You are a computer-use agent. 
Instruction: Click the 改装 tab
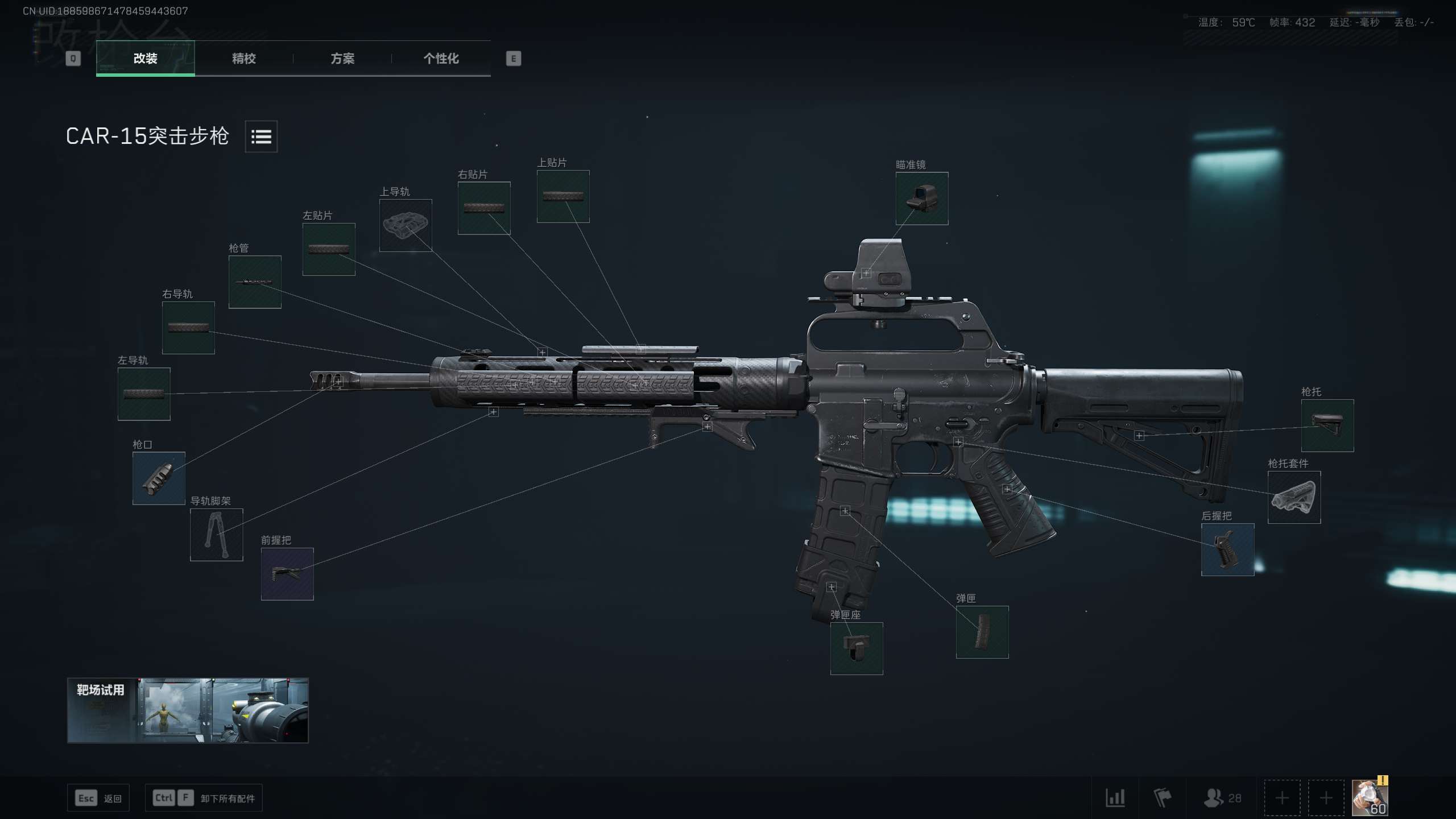click(x=146, y=58)
